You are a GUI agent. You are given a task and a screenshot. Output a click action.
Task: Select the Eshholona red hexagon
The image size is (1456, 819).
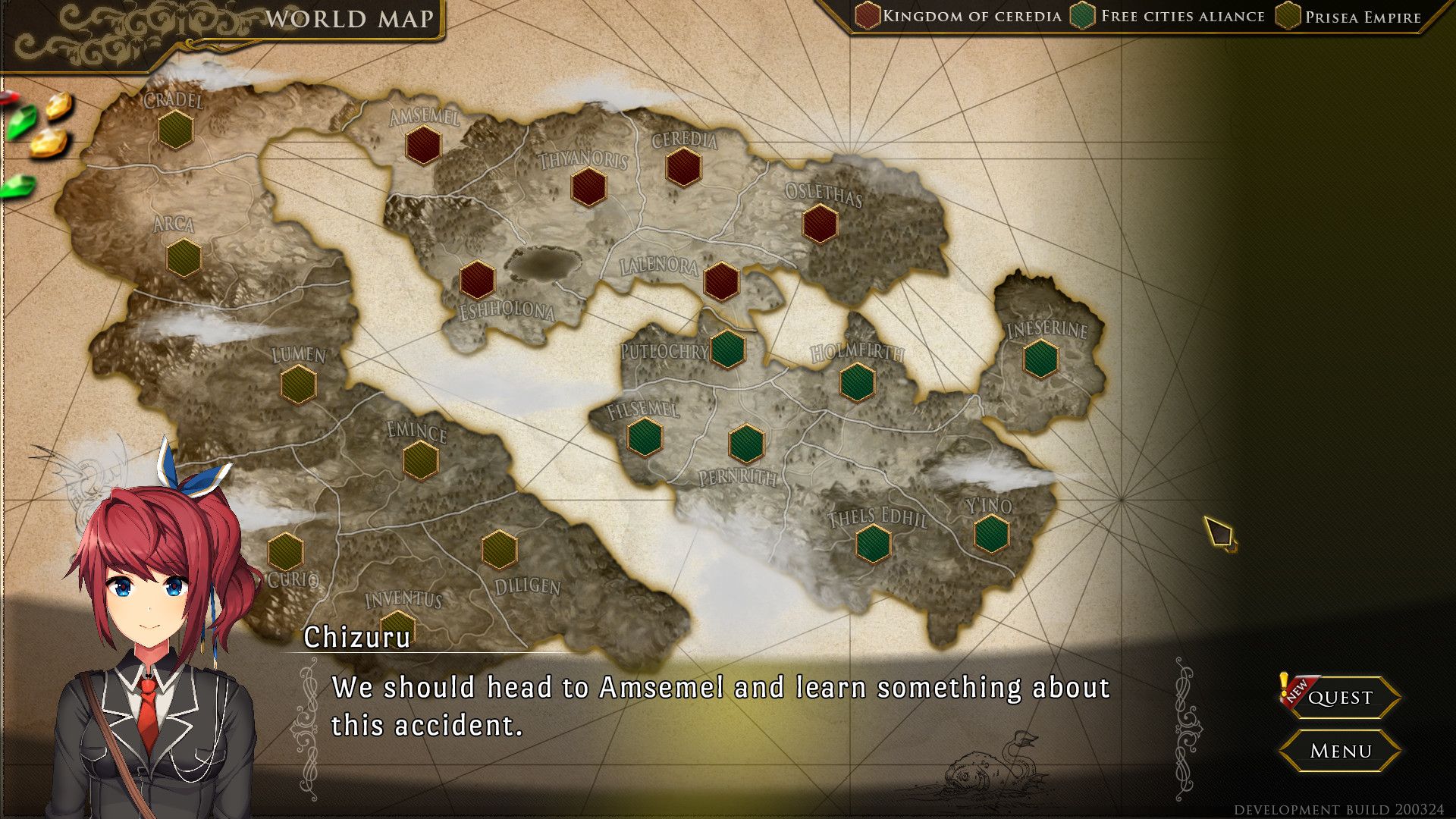pyautogui.click(x=477, y=279)
